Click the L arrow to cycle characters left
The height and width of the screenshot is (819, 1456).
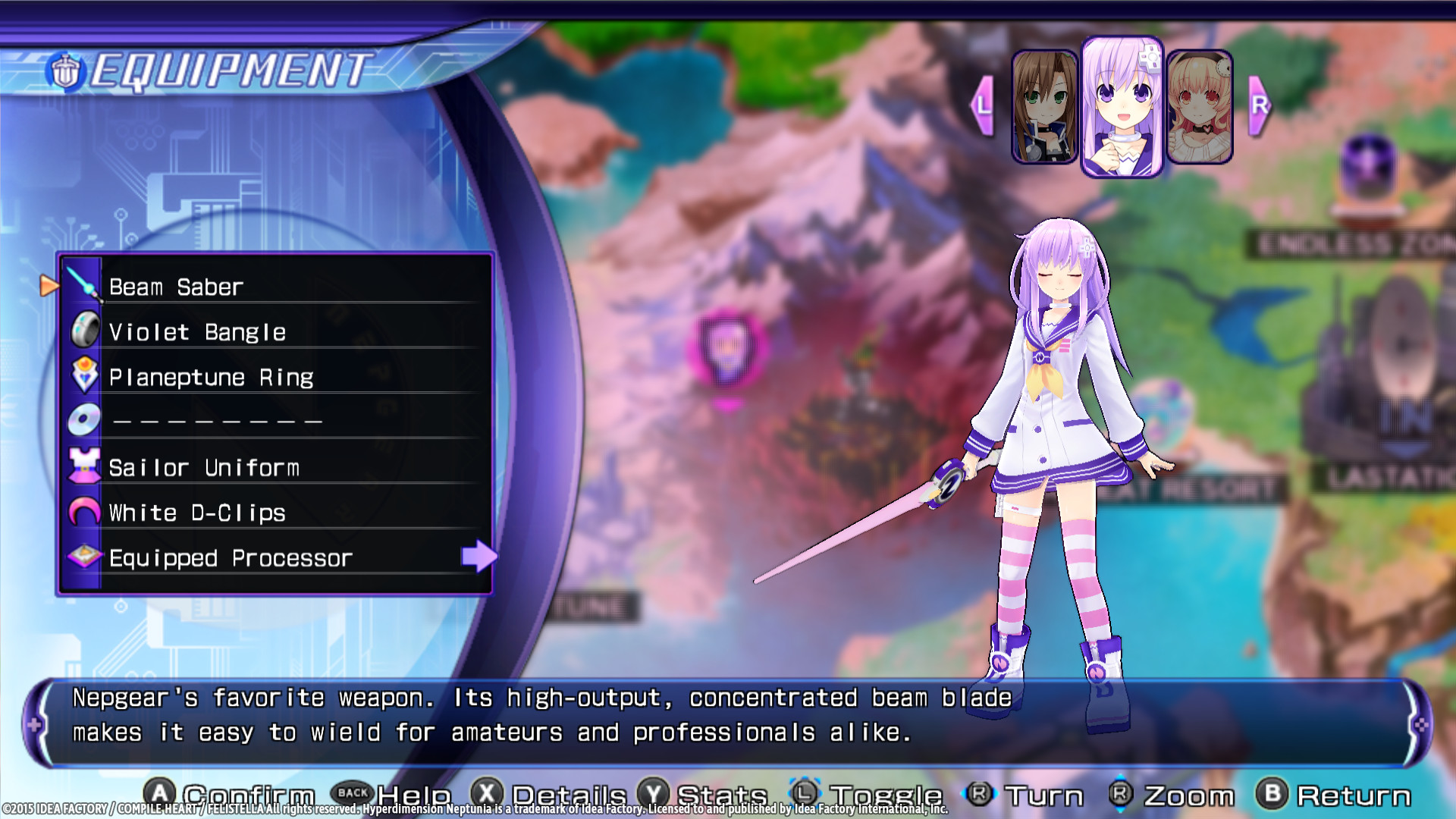pyautogui.click(x=984, y=104)
